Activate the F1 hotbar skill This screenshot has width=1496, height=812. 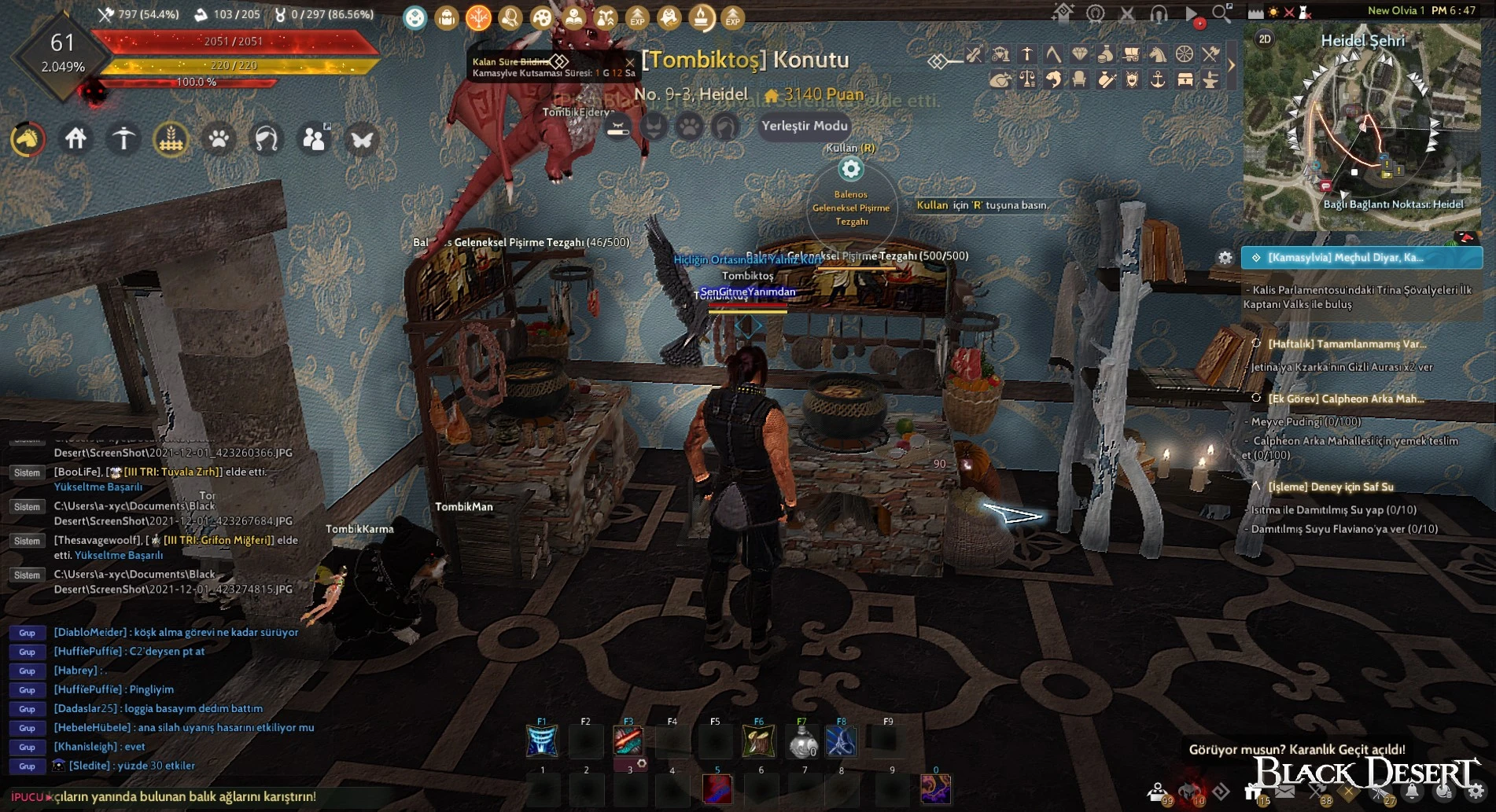[542, 741]
